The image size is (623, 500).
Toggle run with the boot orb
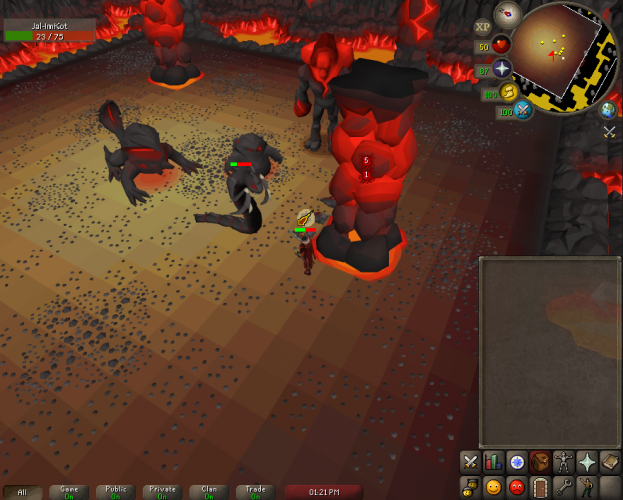(508, 93)
